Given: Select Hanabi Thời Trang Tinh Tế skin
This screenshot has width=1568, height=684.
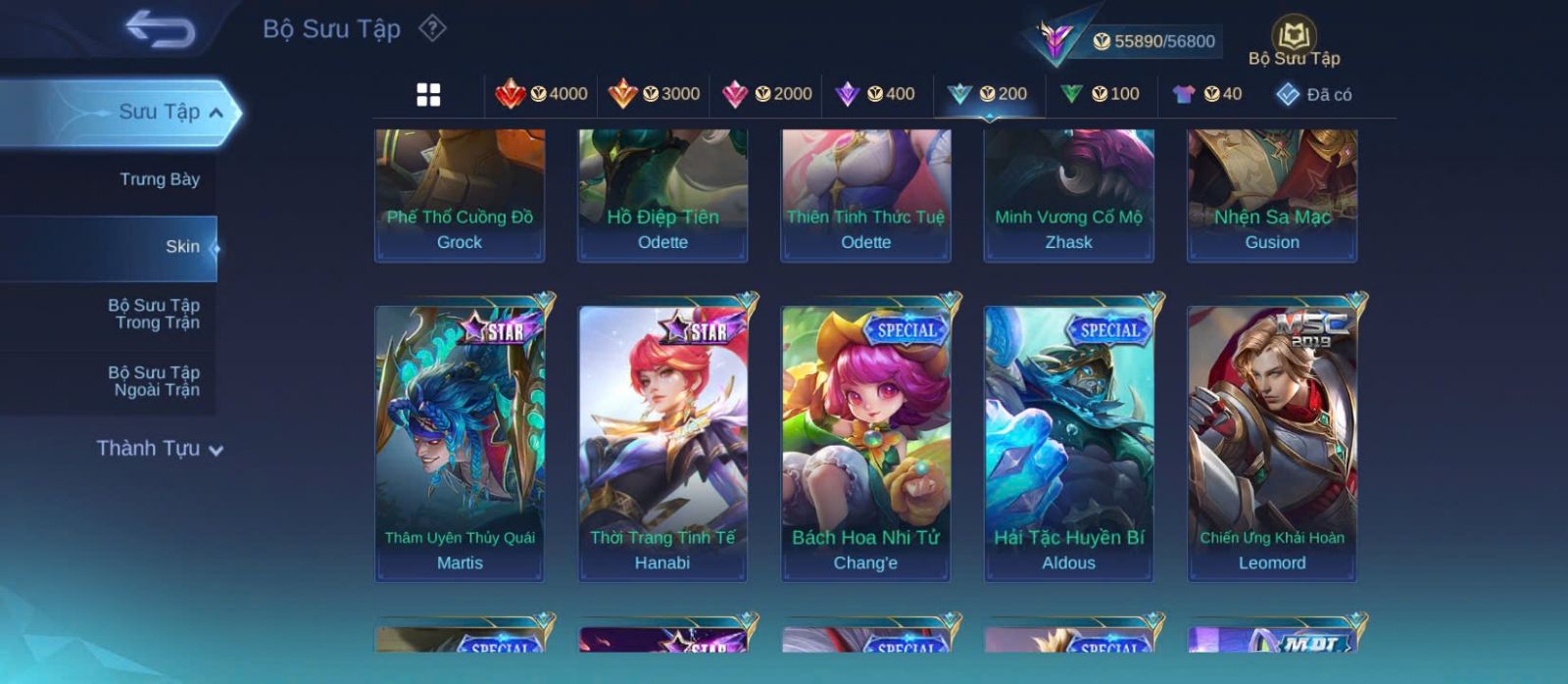Looking at the screenshot, I should (662, 443).
